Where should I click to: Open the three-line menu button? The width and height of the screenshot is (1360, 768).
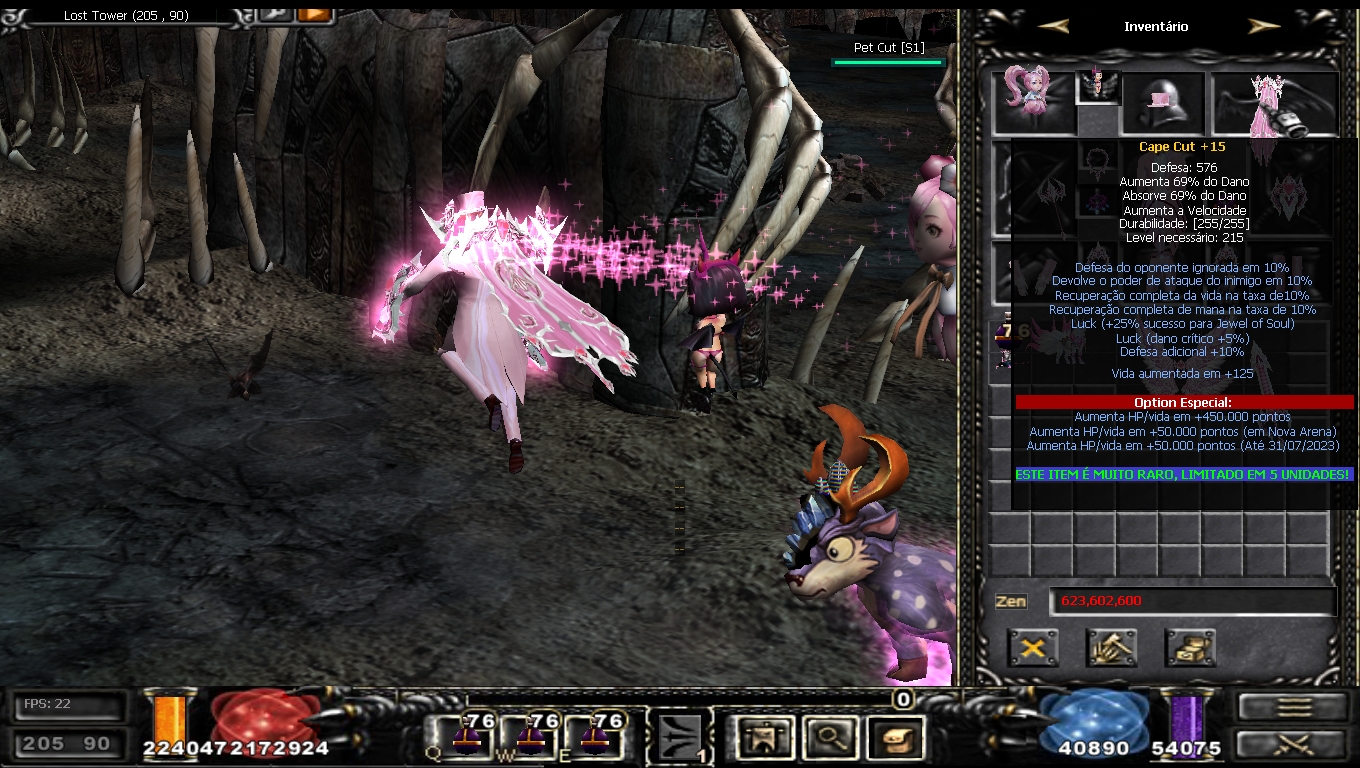[1291, 707]
